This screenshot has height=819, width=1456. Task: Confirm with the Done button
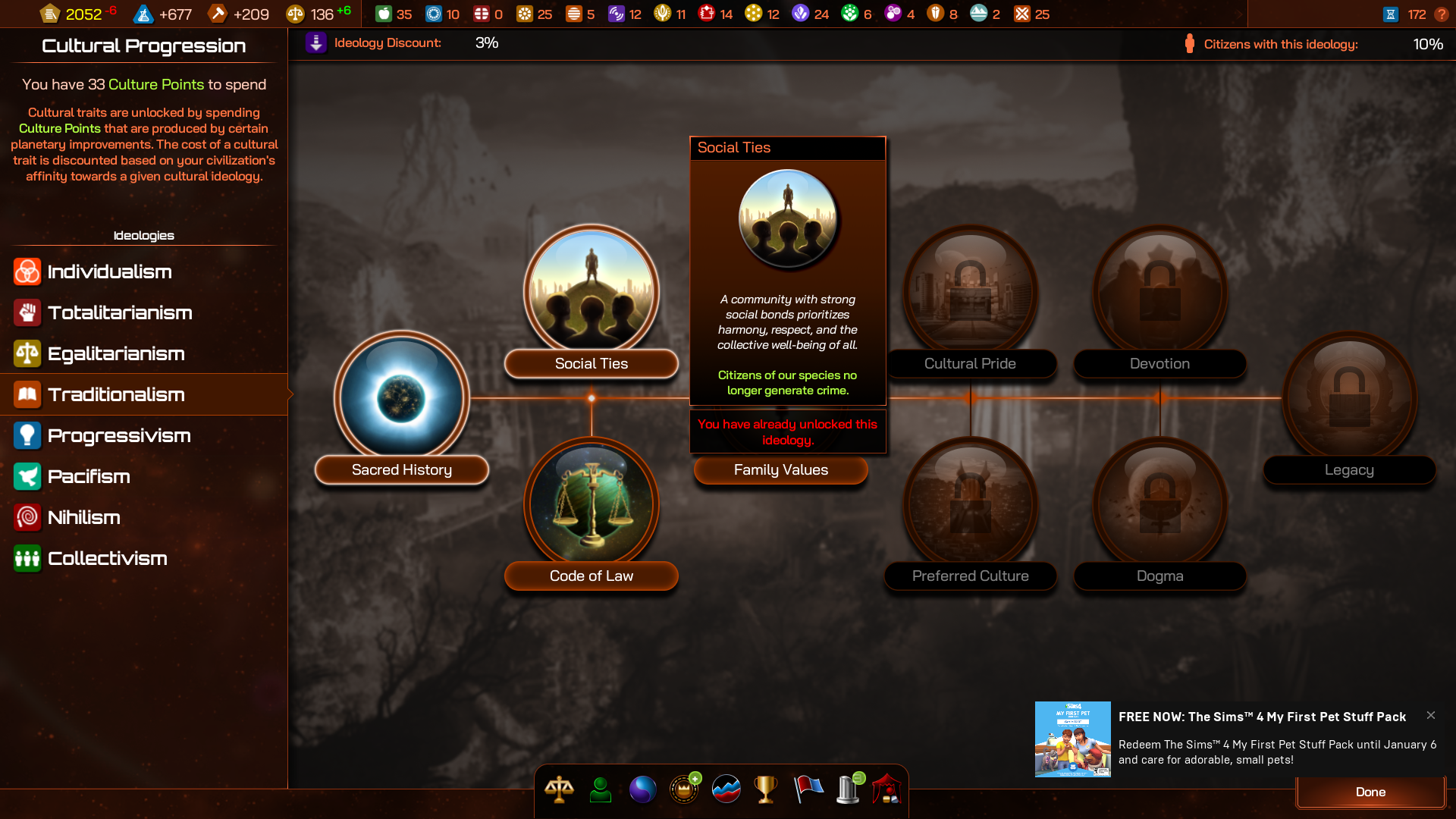click(1370, 792)
